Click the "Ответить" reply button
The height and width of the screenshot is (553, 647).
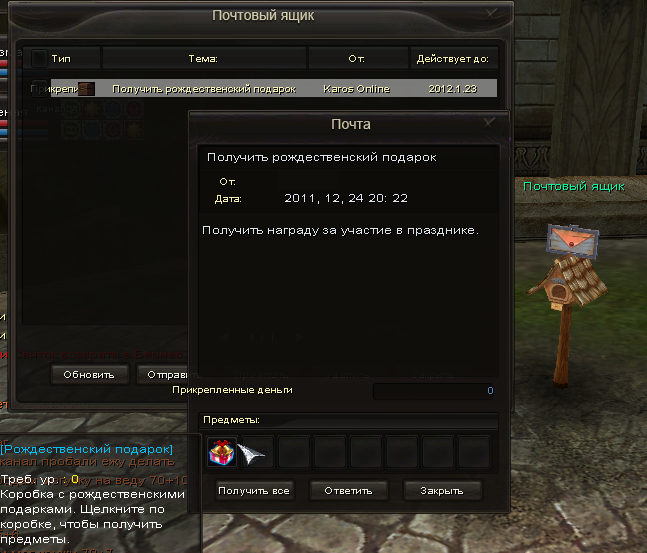coord(348,491)
